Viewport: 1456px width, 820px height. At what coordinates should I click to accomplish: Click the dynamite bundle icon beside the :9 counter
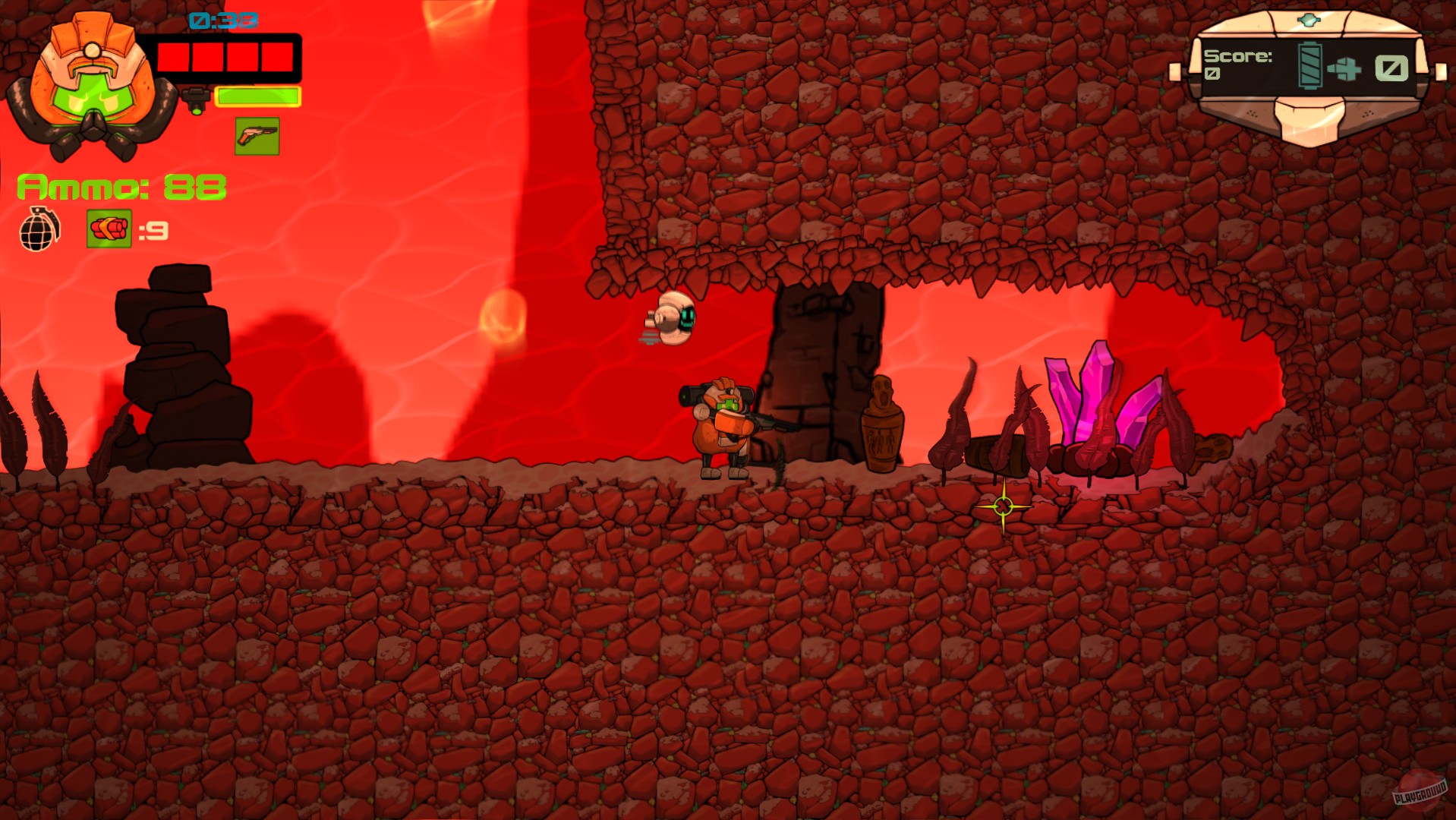pos(109,229)
